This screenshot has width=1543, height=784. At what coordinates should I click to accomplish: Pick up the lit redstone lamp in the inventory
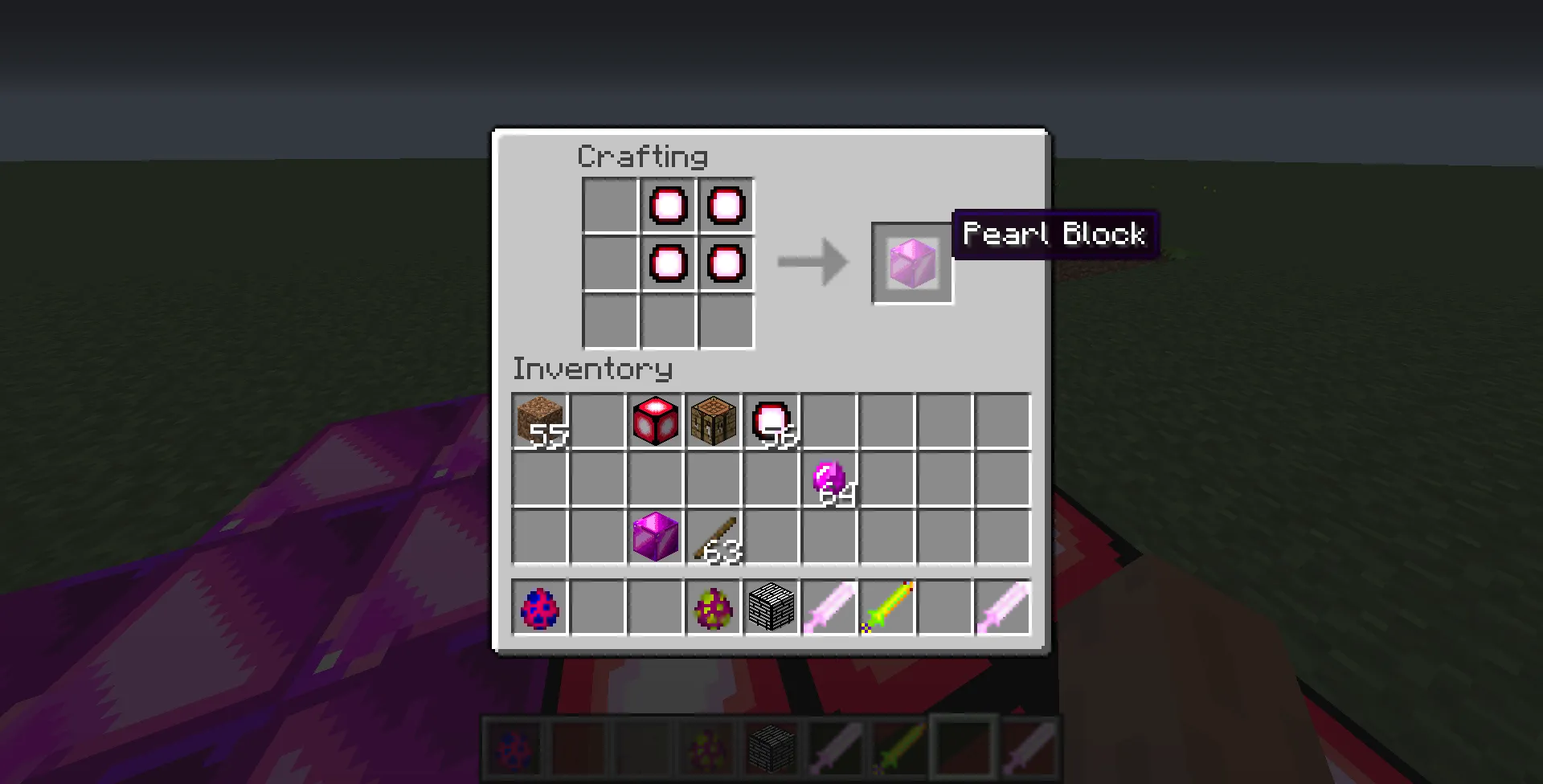[x=656, y=421]
